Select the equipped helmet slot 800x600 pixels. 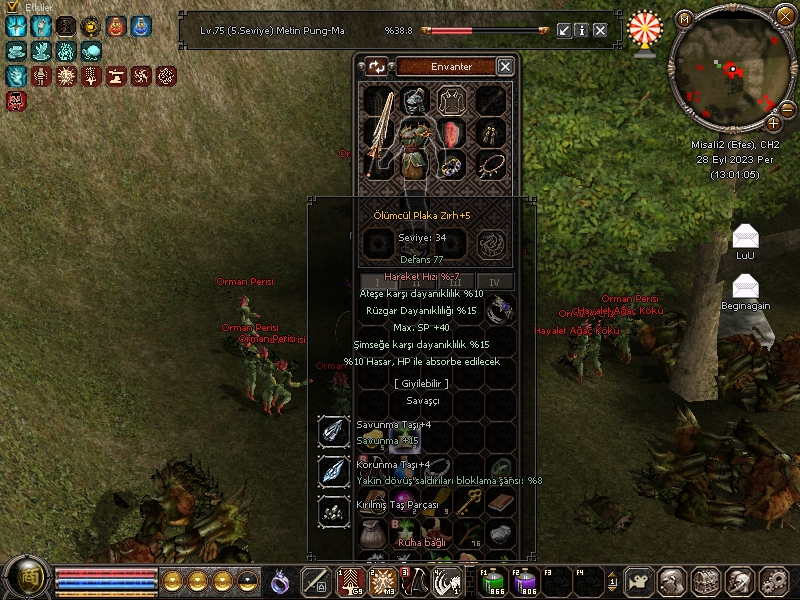[416, 101]
